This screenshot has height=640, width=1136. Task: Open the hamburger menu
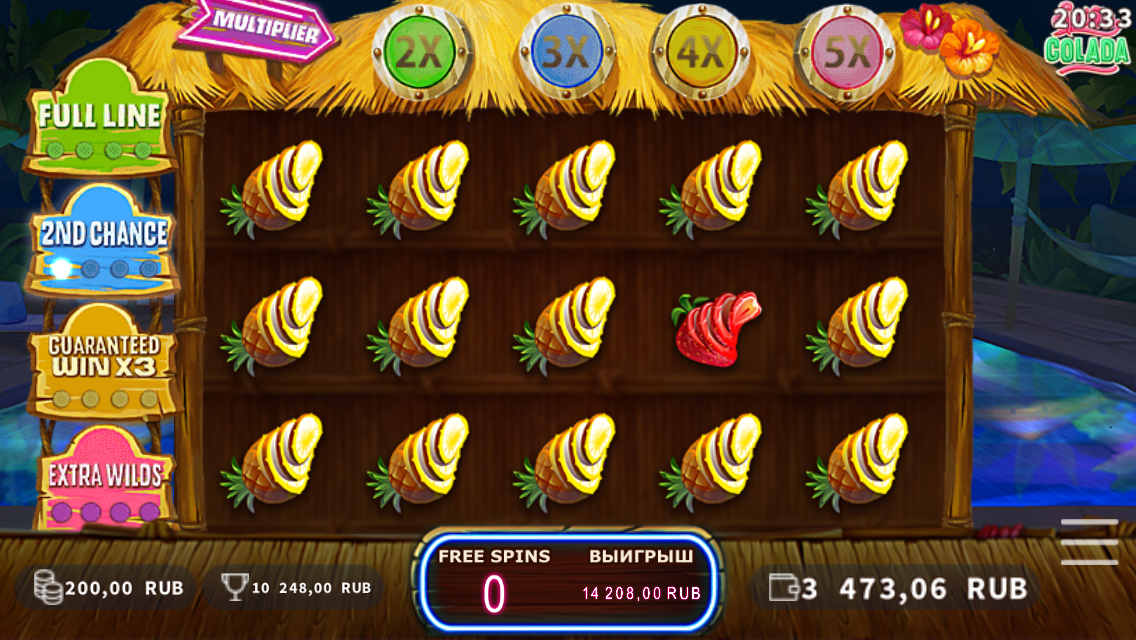[1089, 541]
